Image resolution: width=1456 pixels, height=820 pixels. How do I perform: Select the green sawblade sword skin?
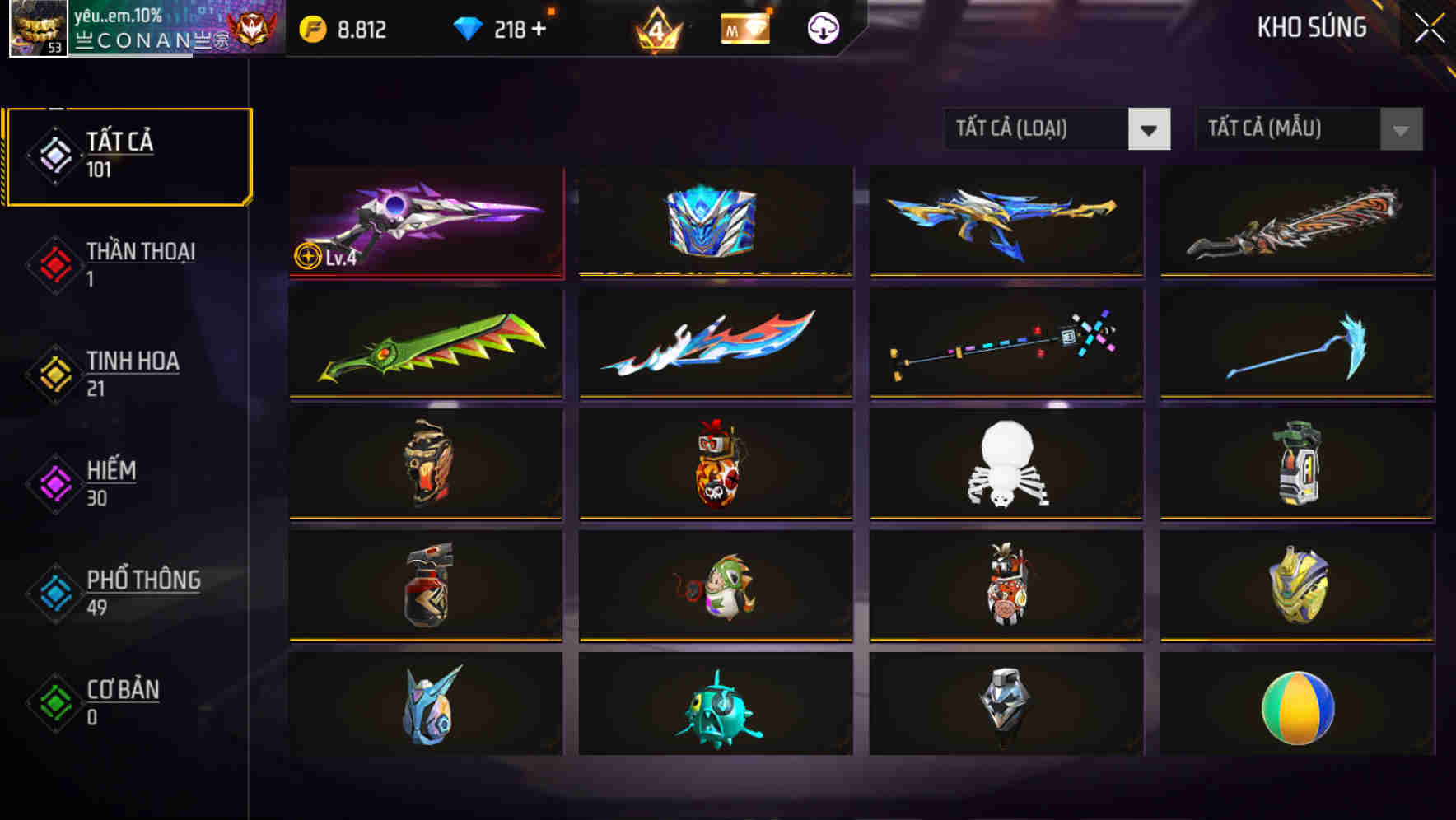(424, 344)
